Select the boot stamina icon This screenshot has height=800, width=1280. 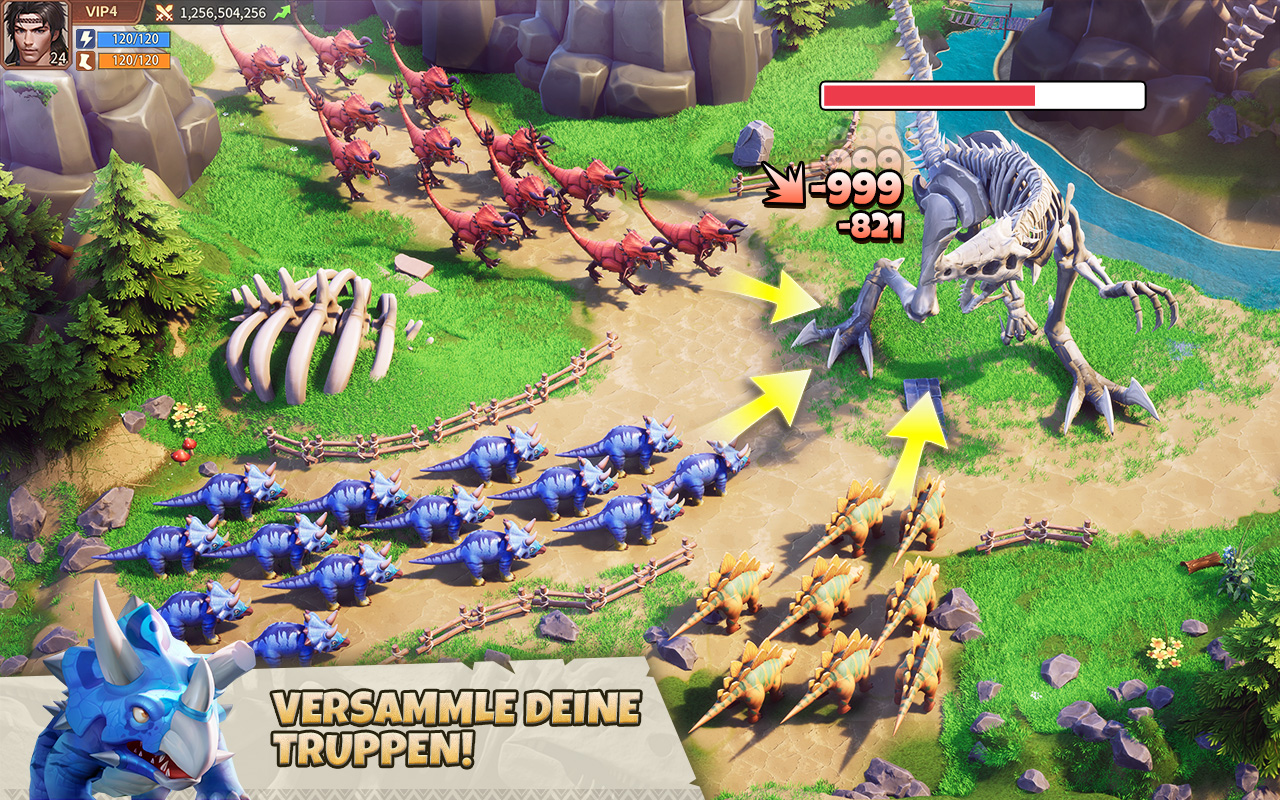(86, 62)
